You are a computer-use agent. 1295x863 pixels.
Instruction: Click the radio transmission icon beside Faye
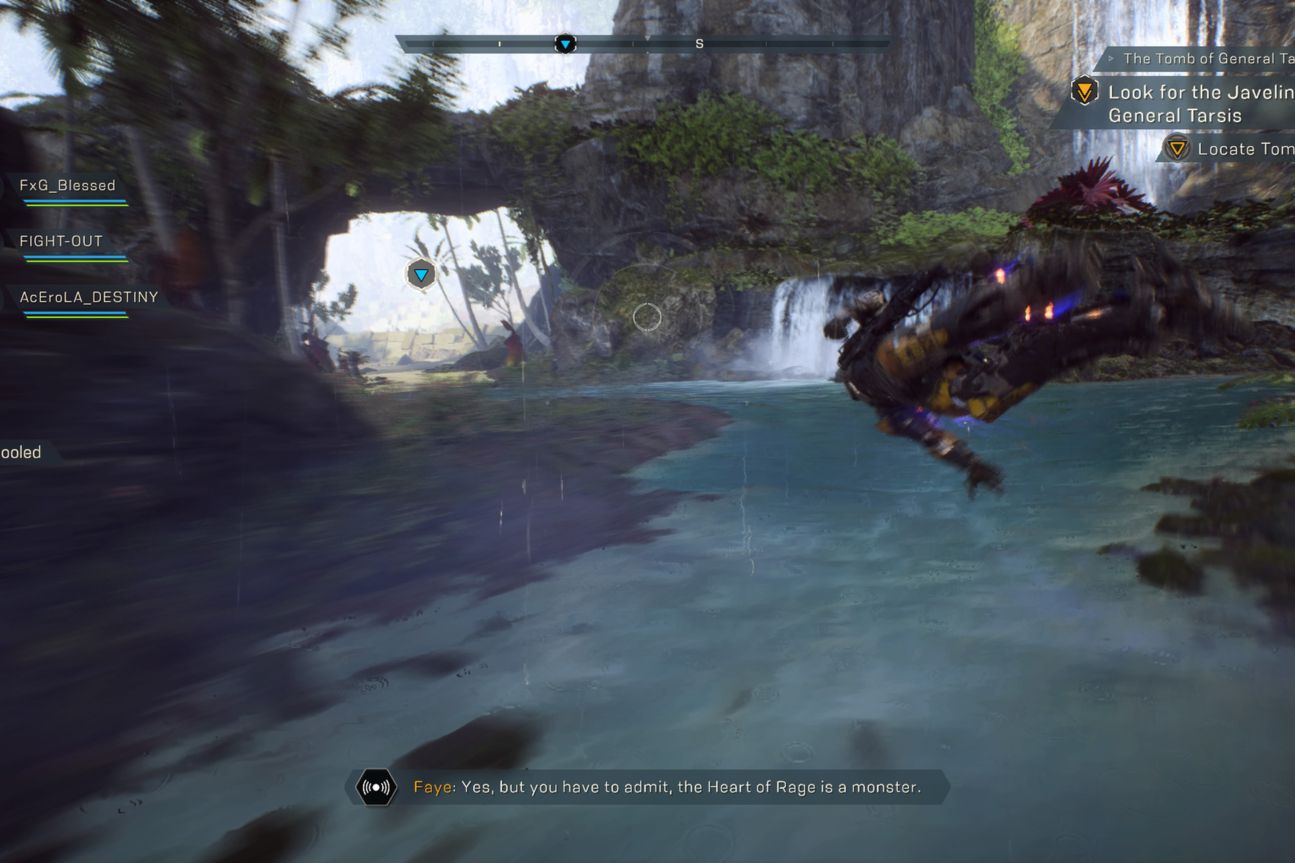377,788
